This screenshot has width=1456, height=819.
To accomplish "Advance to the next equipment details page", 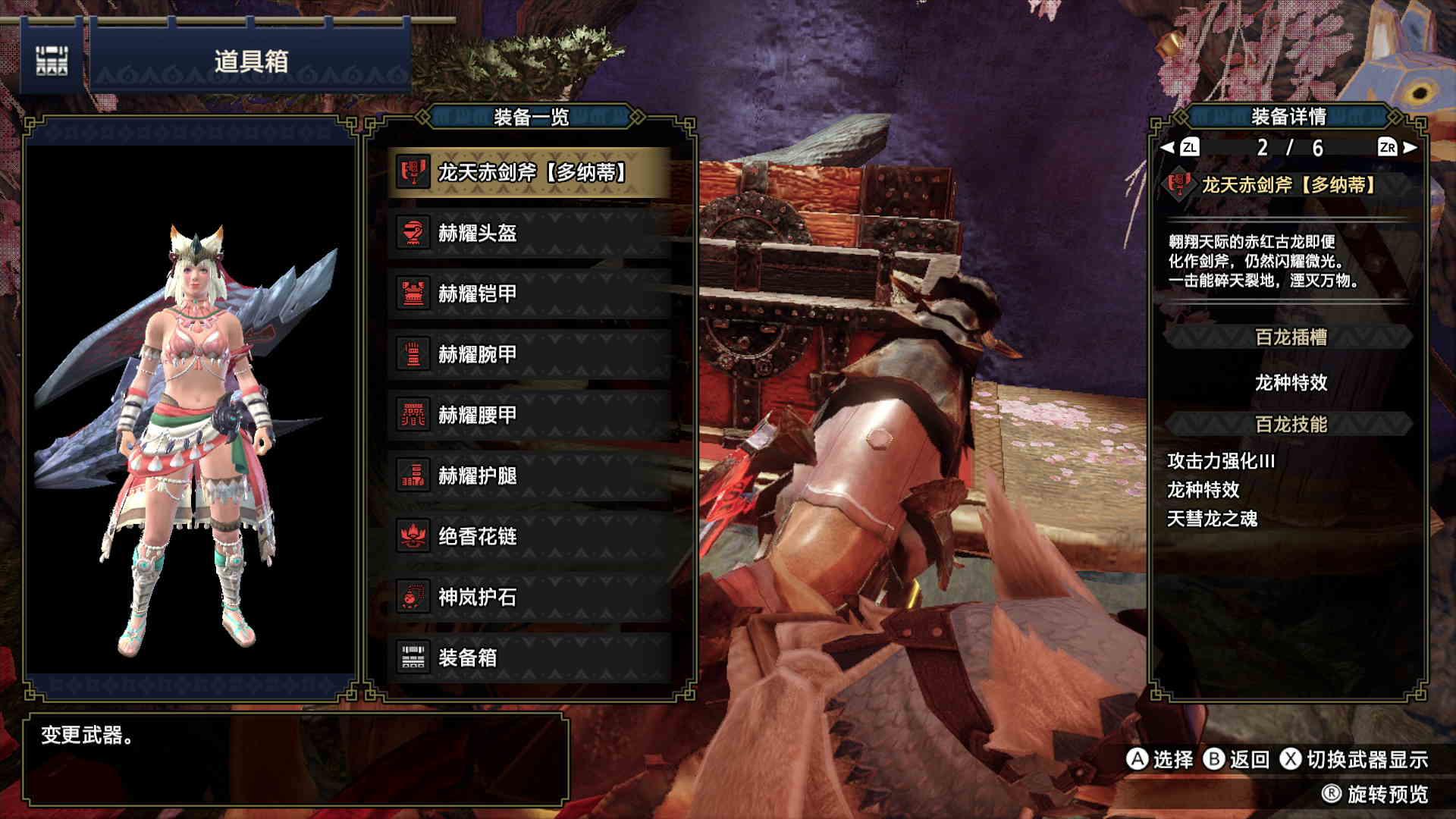I will (1398, 148).
